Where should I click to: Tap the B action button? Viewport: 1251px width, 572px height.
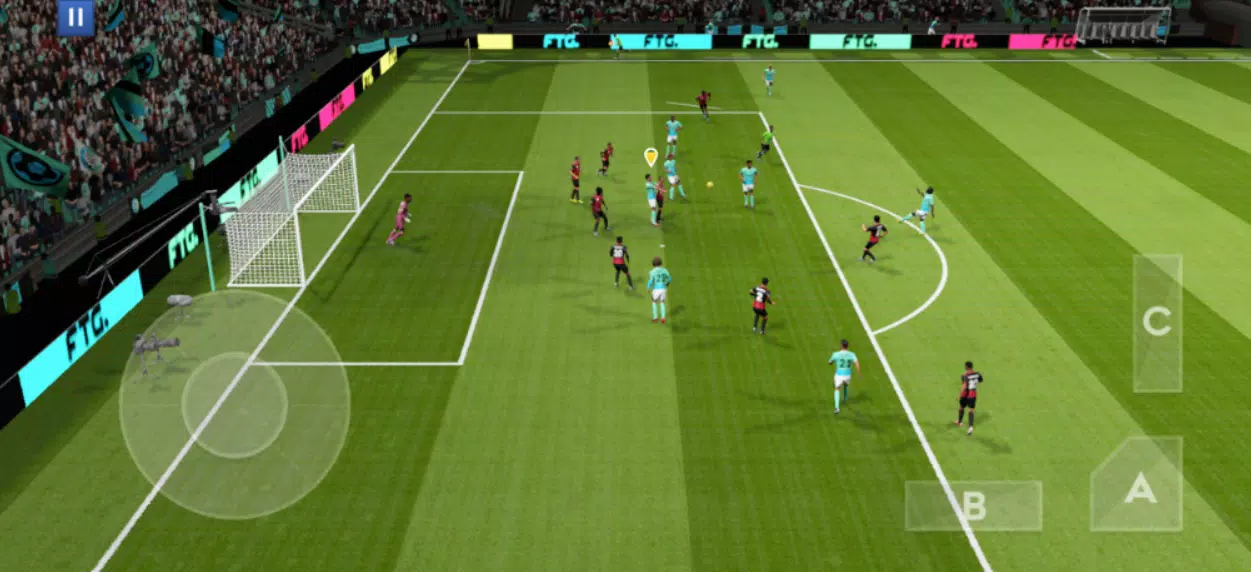pos(973,506)
